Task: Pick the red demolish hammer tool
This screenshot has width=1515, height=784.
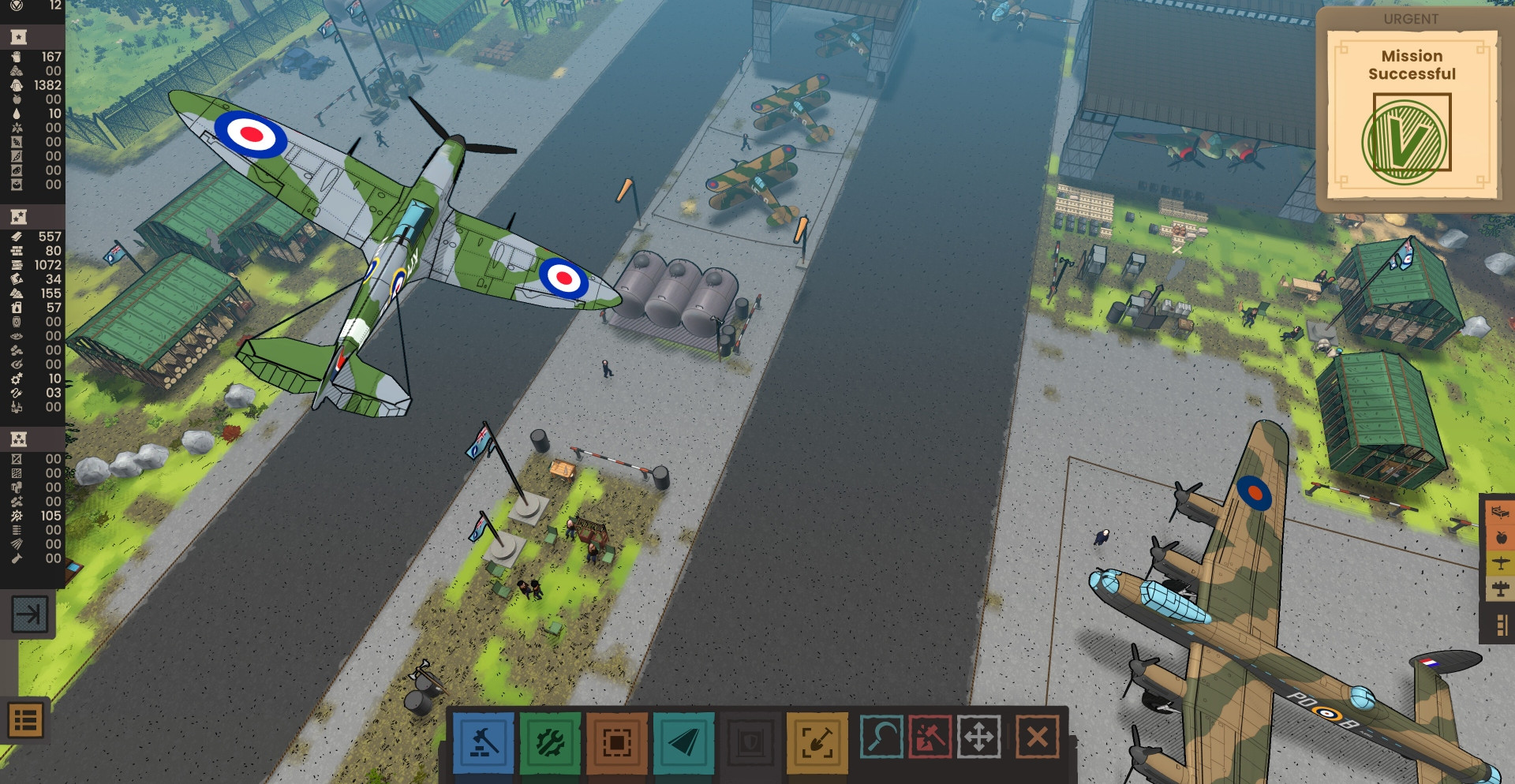Action: pos(930,737)
